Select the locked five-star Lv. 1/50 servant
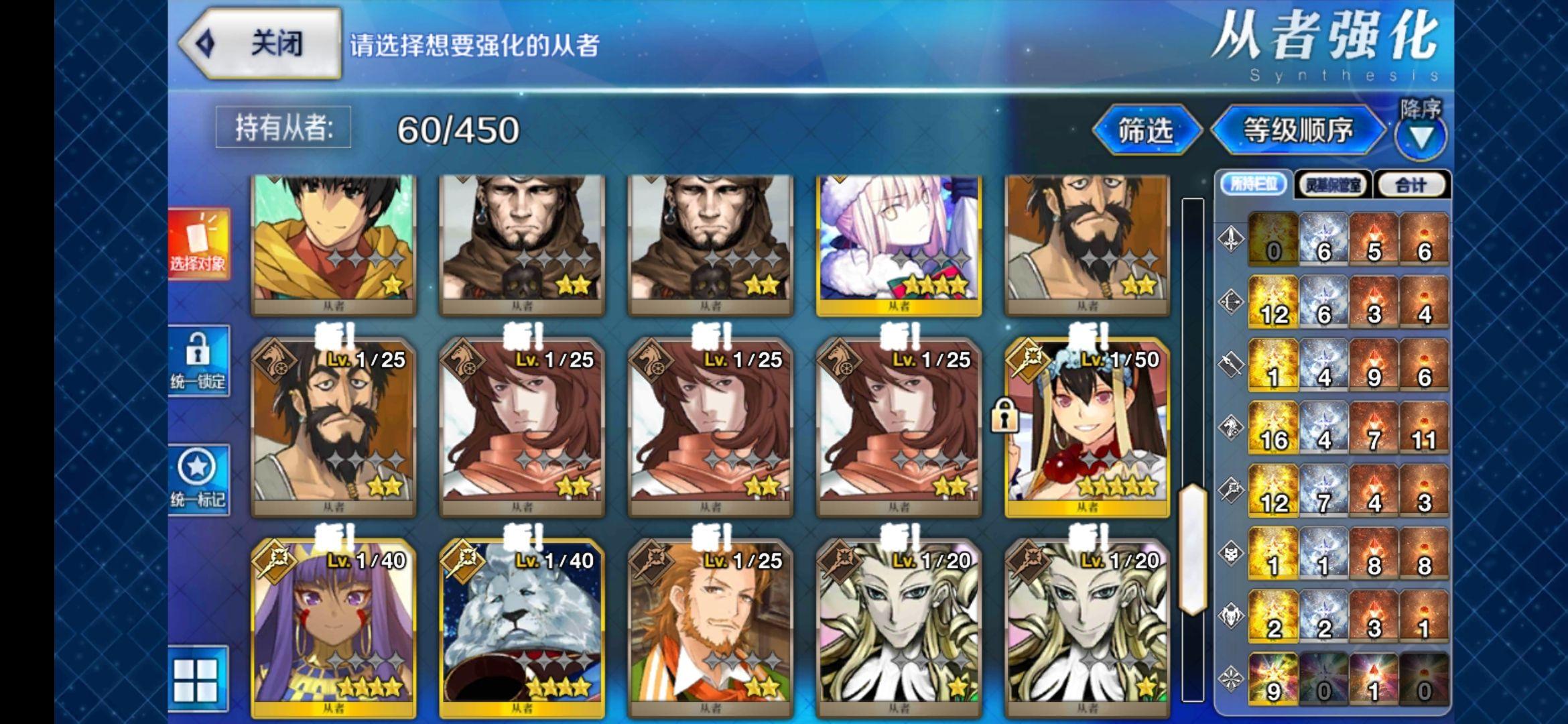This screenshot has width=1568, height=724. click(1087, 429)
